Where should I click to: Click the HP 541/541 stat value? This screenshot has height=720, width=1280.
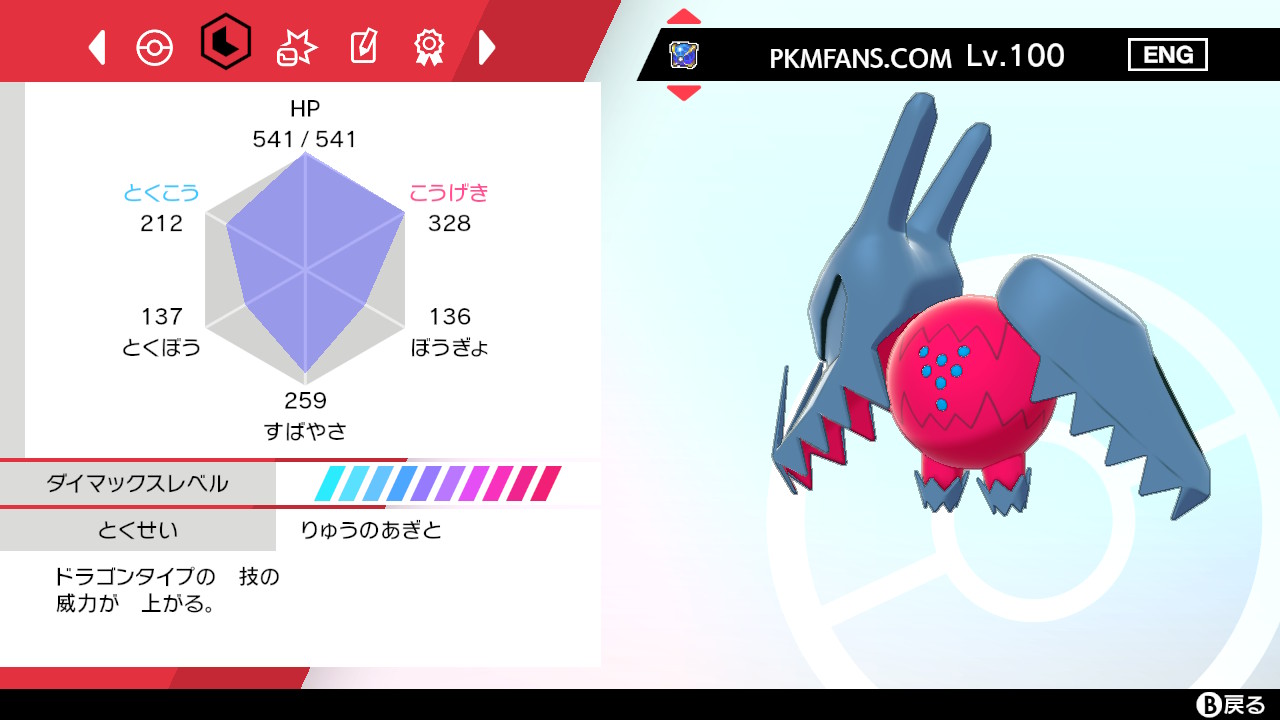[x=303, y=139]
